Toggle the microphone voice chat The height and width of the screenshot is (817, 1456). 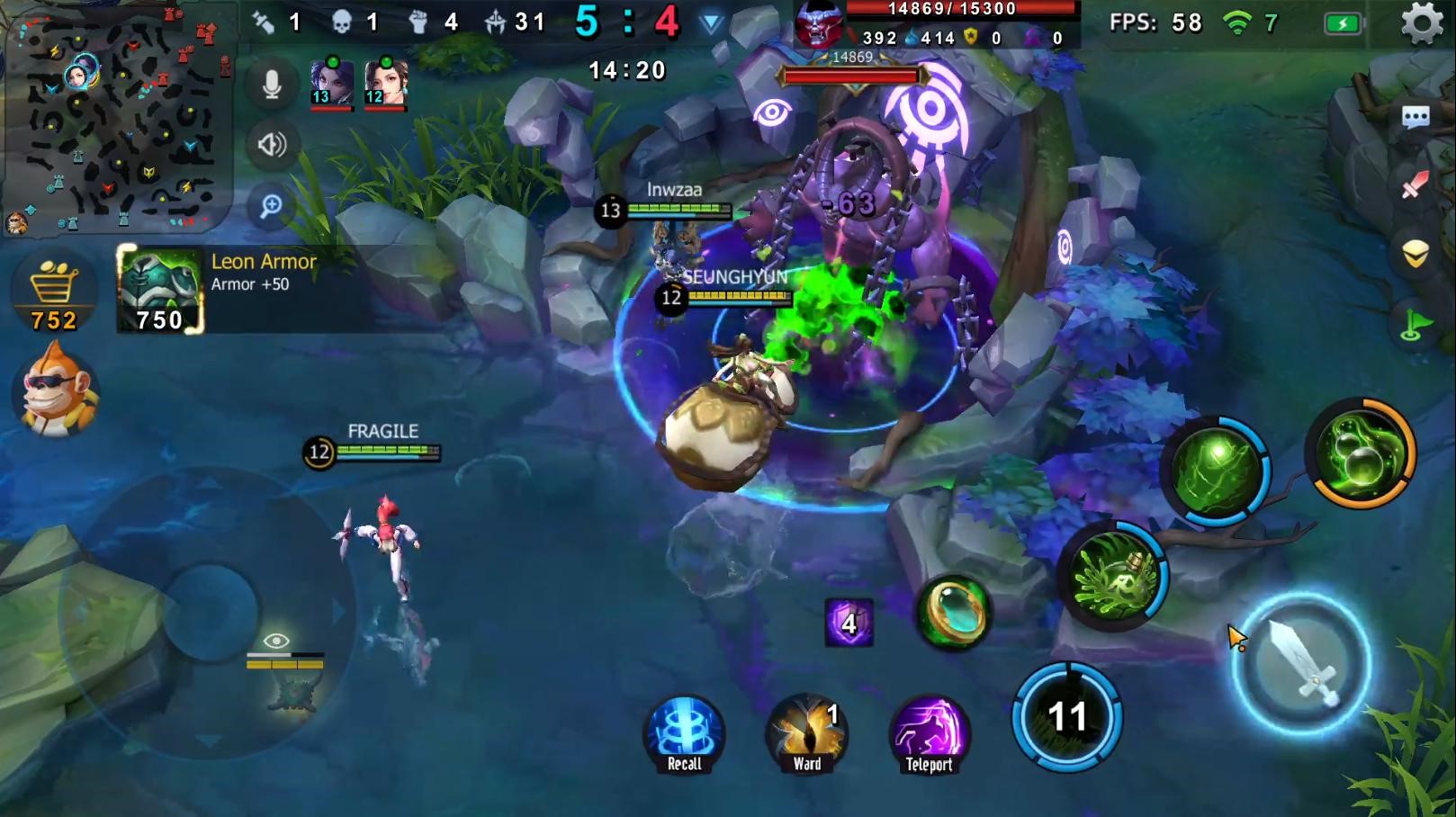point(272,85)
